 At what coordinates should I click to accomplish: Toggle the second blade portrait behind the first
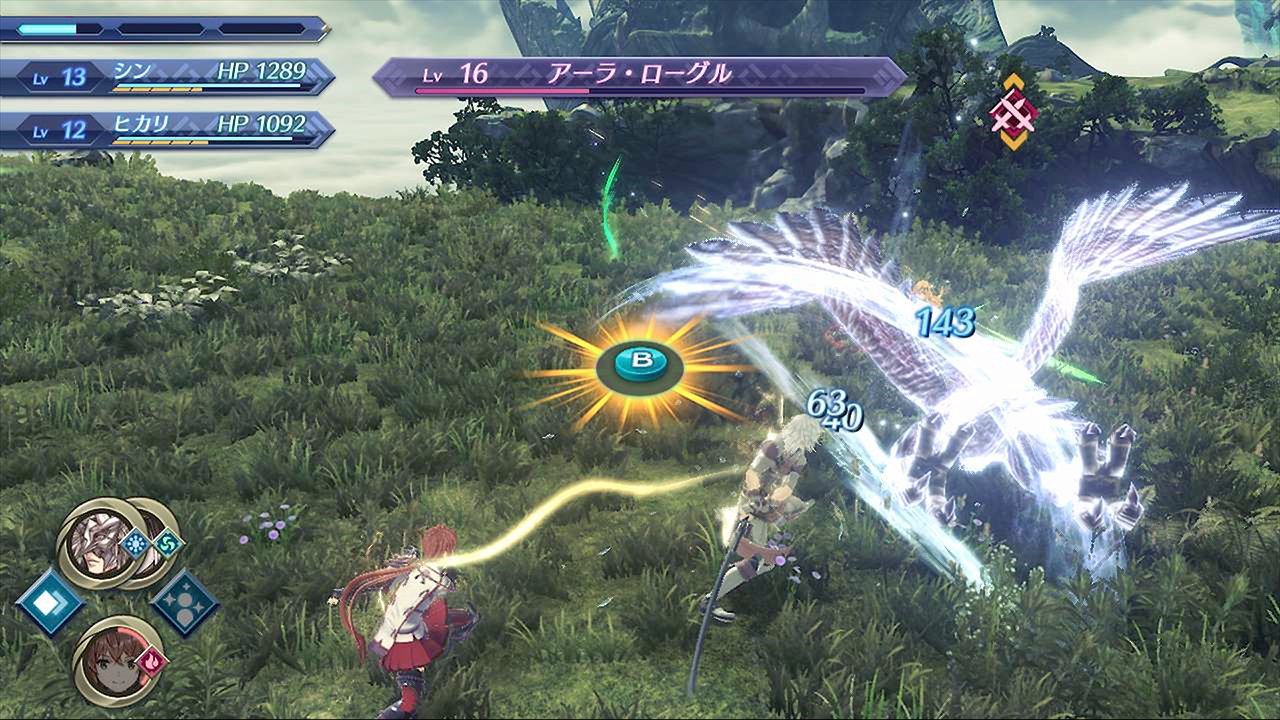coord(153,523)
